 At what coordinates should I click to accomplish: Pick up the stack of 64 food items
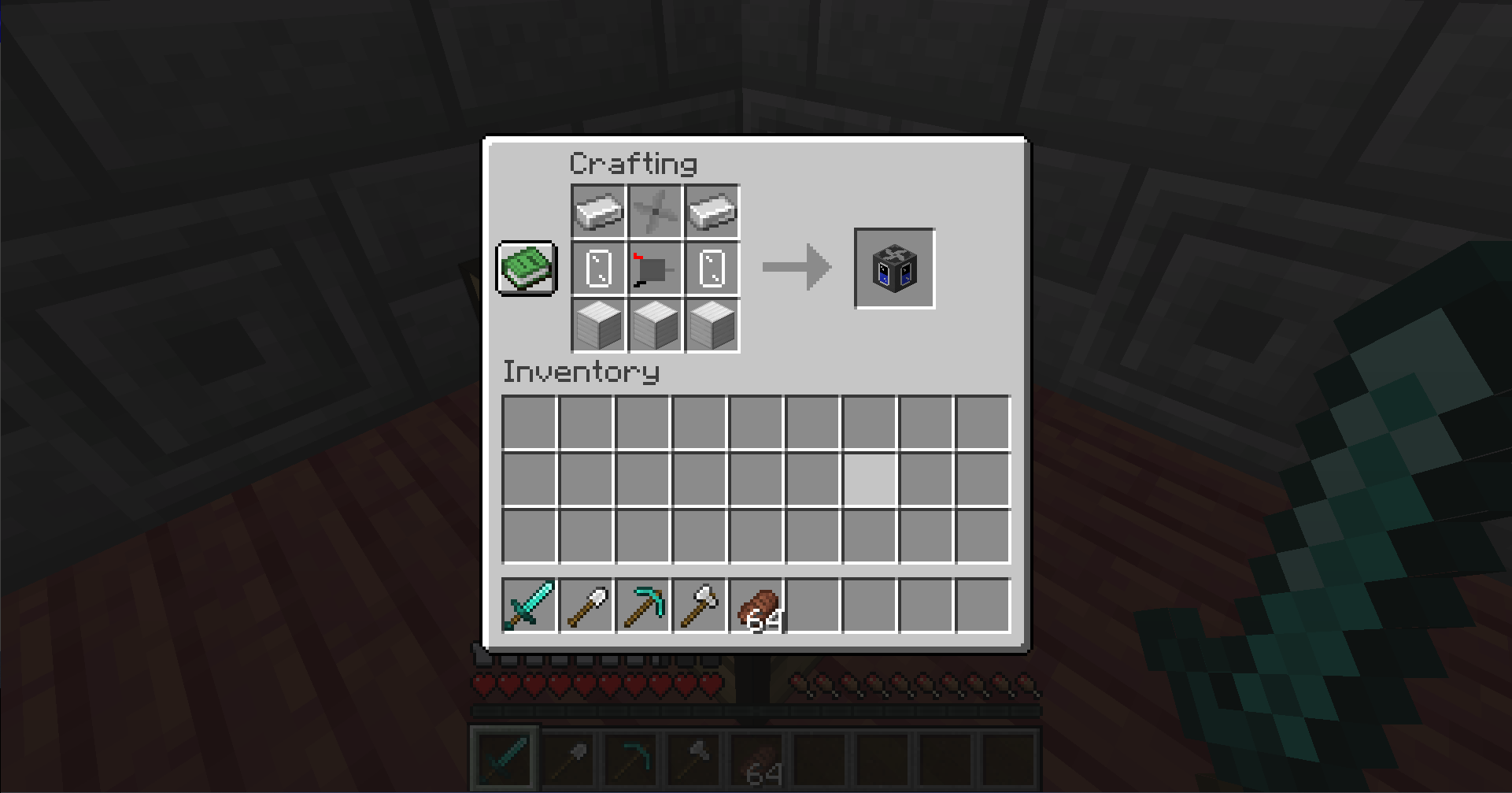point(757,606)
